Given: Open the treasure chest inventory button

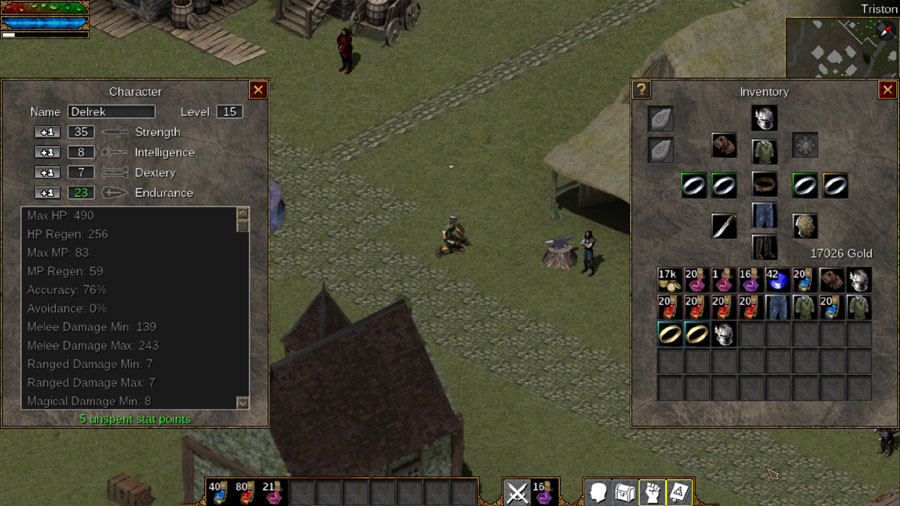Looking at the screenshot, I should 625,492.
